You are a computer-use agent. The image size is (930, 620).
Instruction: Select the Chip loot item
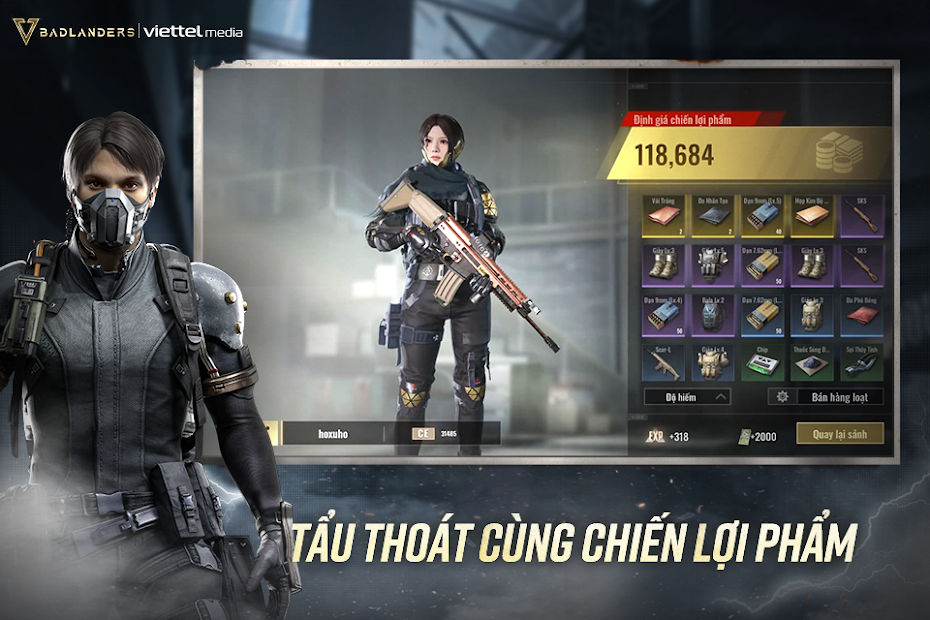762,364
